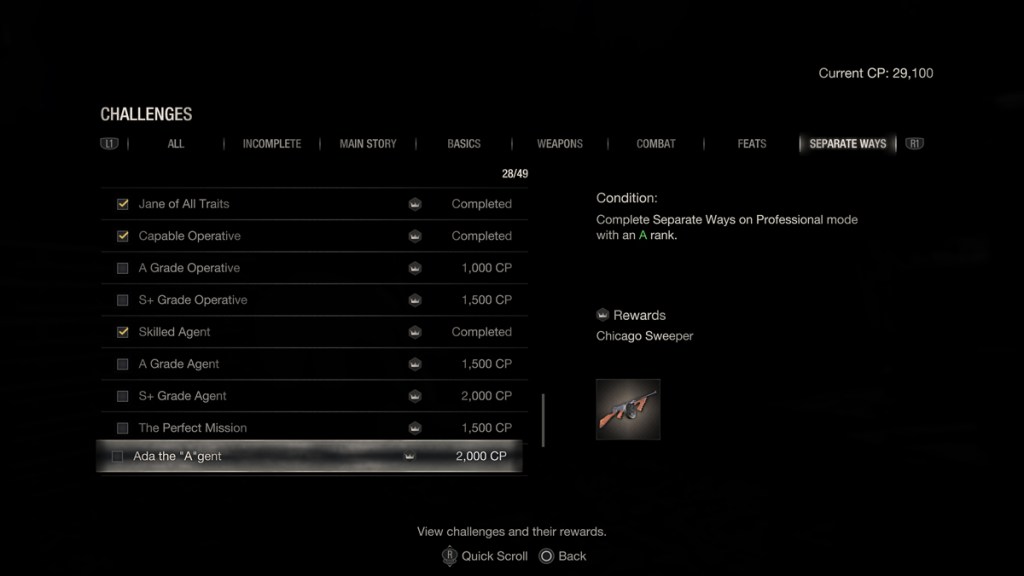
Task: Click the Chicago Sweeper reward thumbnail
Action: 628,409
